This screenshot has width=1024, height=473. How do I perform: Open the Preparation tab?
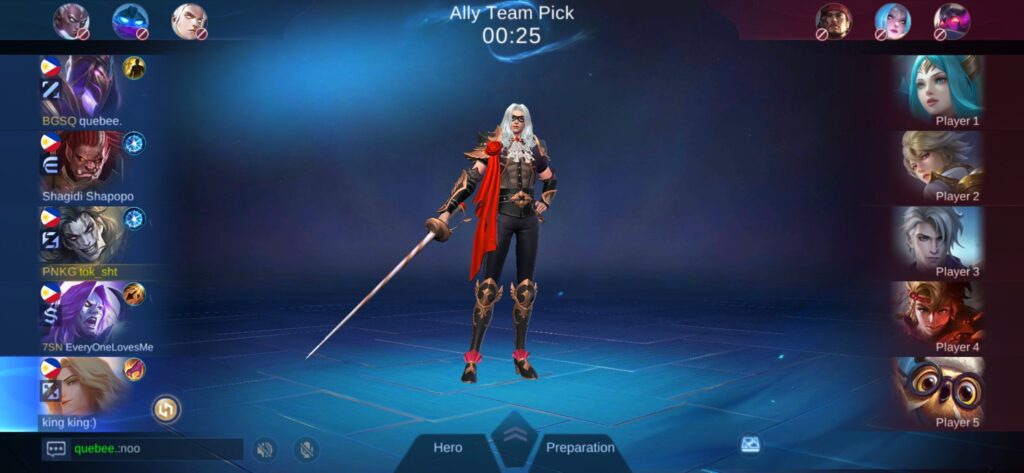coord(580,448)
